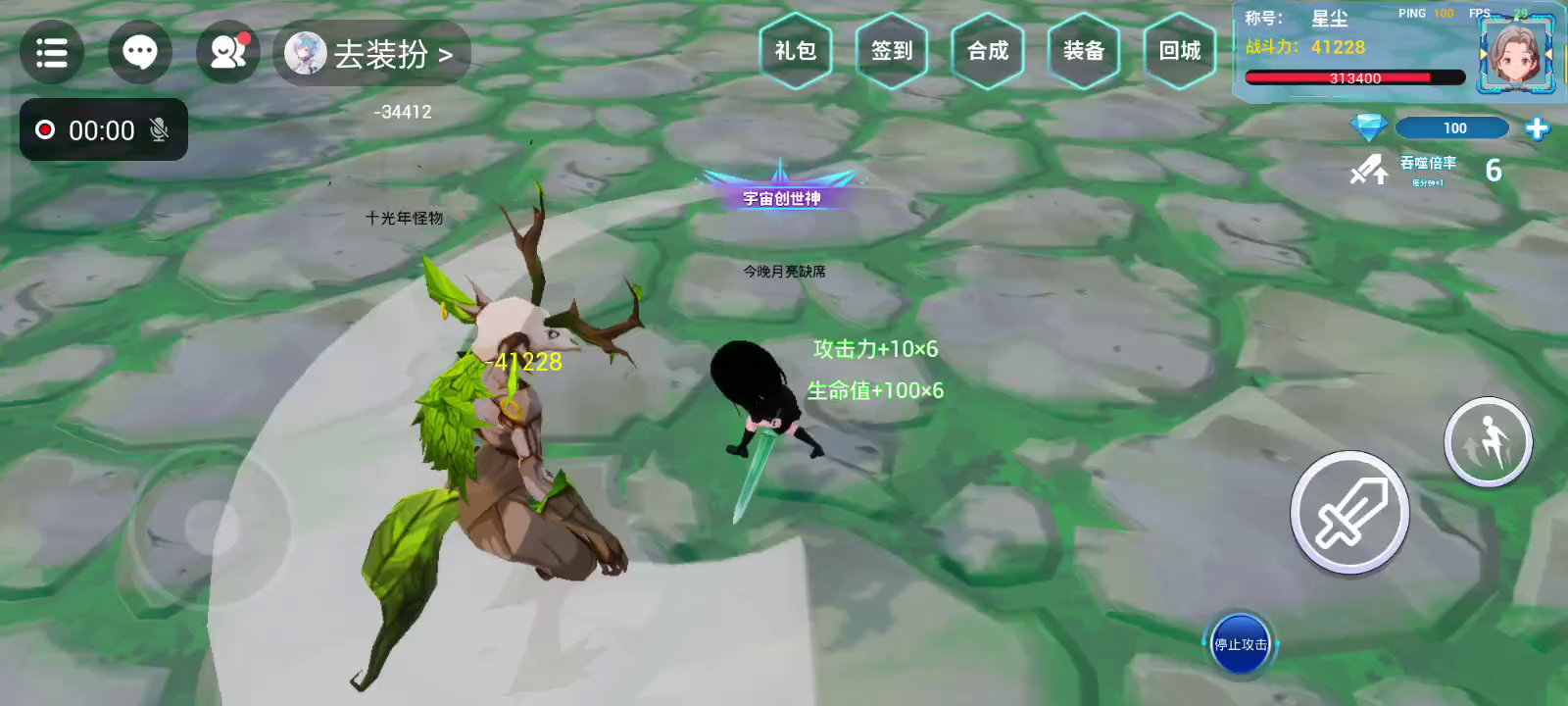This screenshot has width=1568, height=706.
Task: Select the 回城 return to town hexagon
Action: point(1180,51)
